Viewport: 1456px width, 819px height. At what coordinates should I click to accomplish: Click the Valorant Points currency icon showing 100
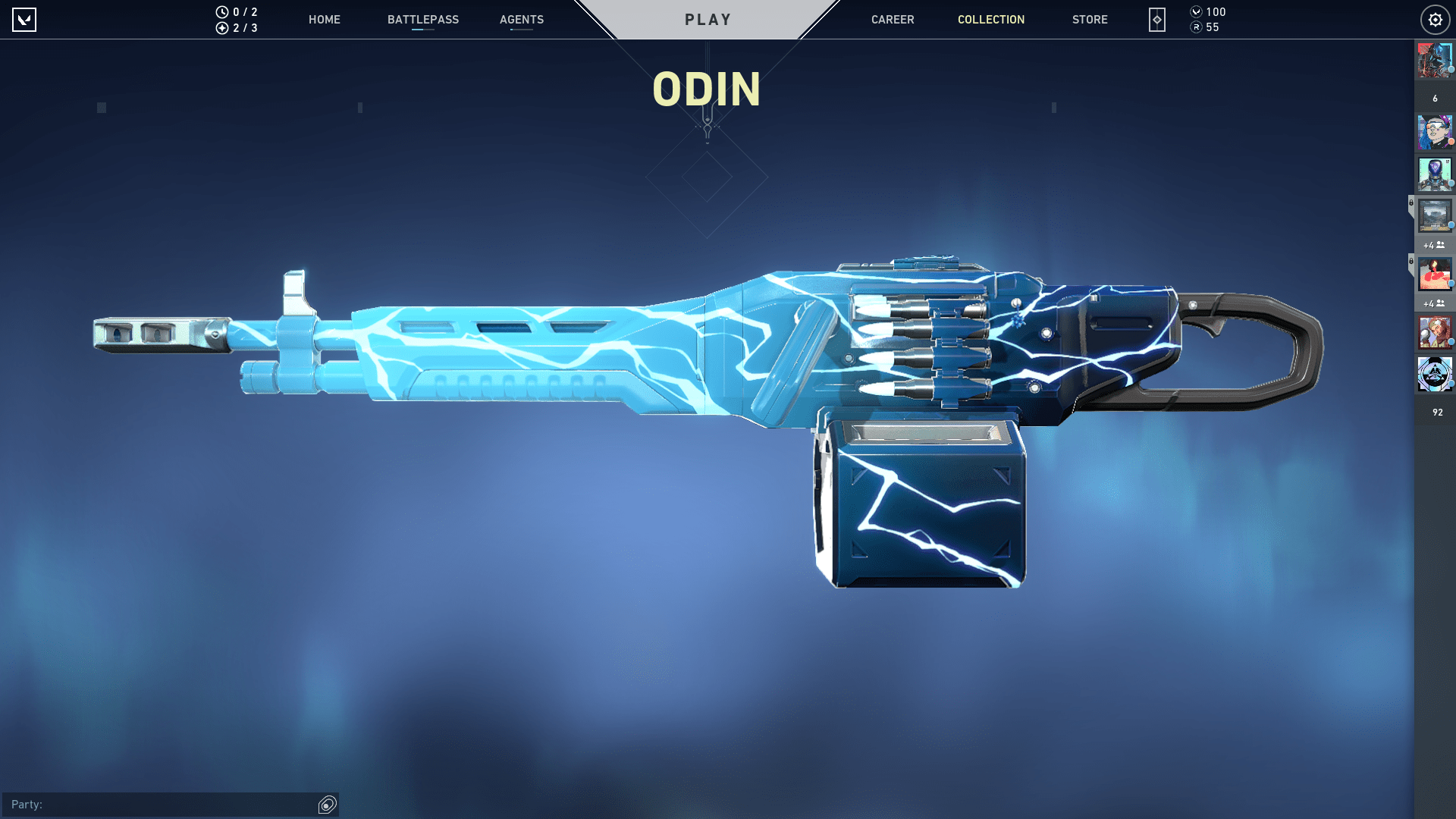click(x=1197, y=12)
